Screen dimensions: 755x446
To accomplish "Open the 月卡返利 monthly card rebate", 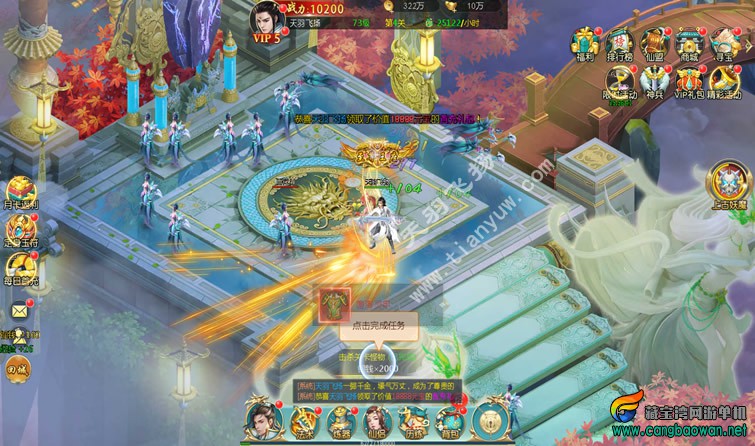I will (20, 192).
